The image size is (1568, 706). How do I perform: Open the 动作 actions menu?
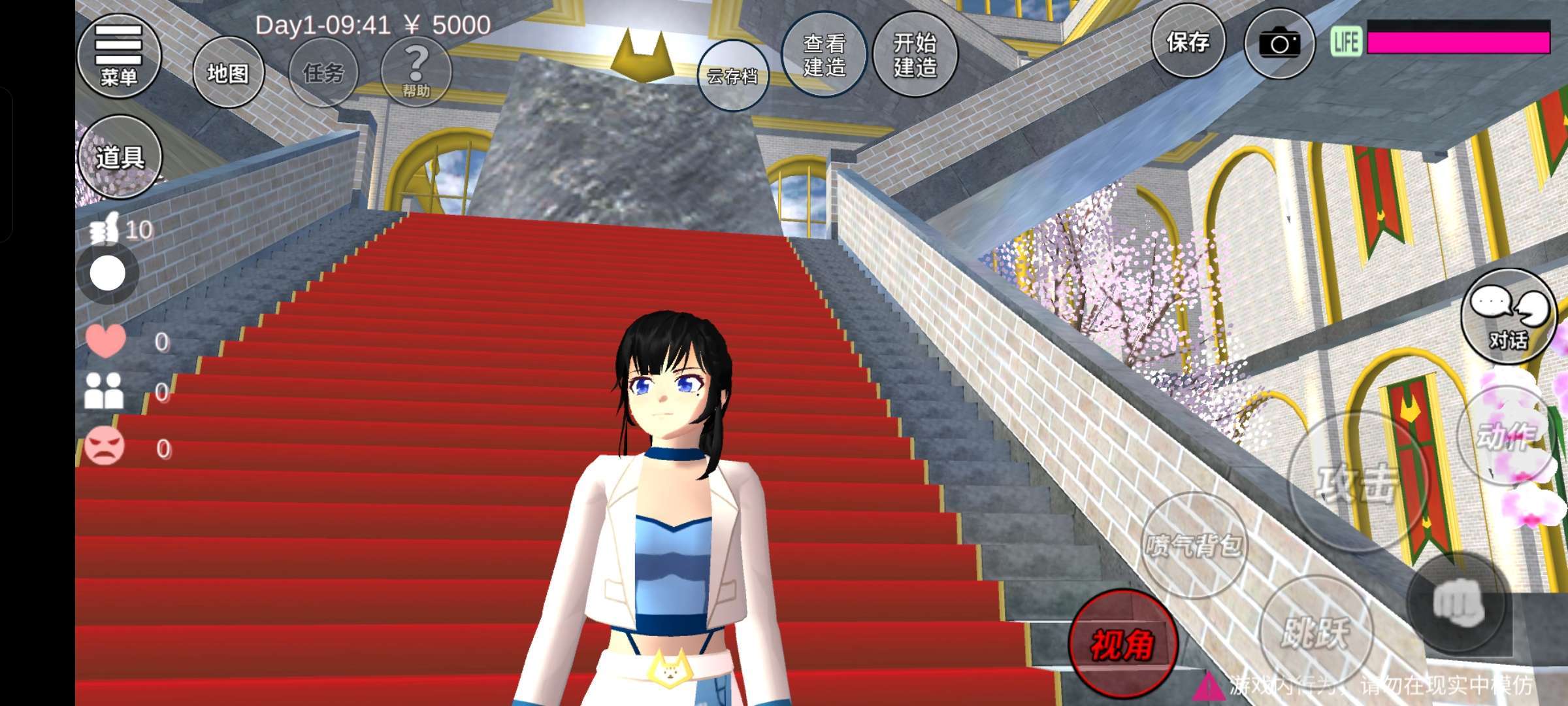[x=1505, y=436]
